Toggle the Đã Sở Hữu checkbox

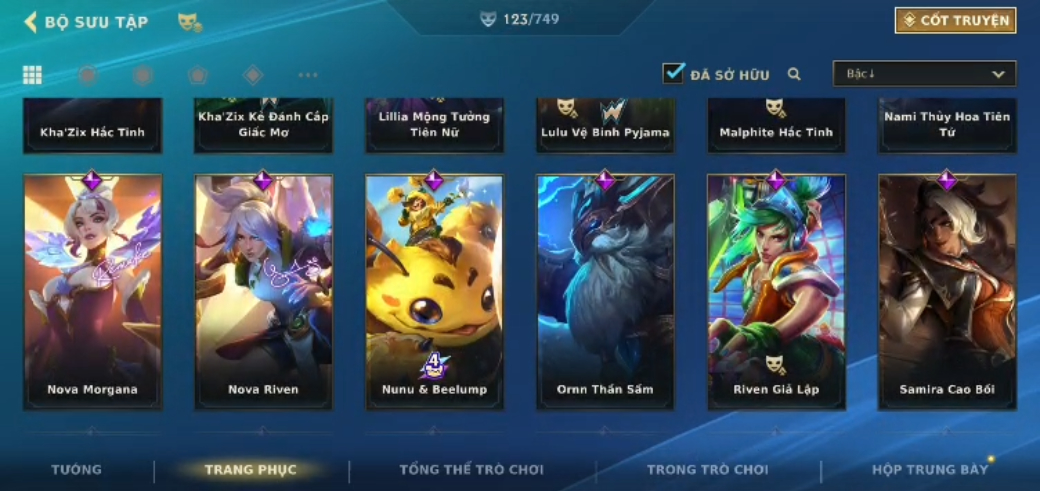point(673,73)
